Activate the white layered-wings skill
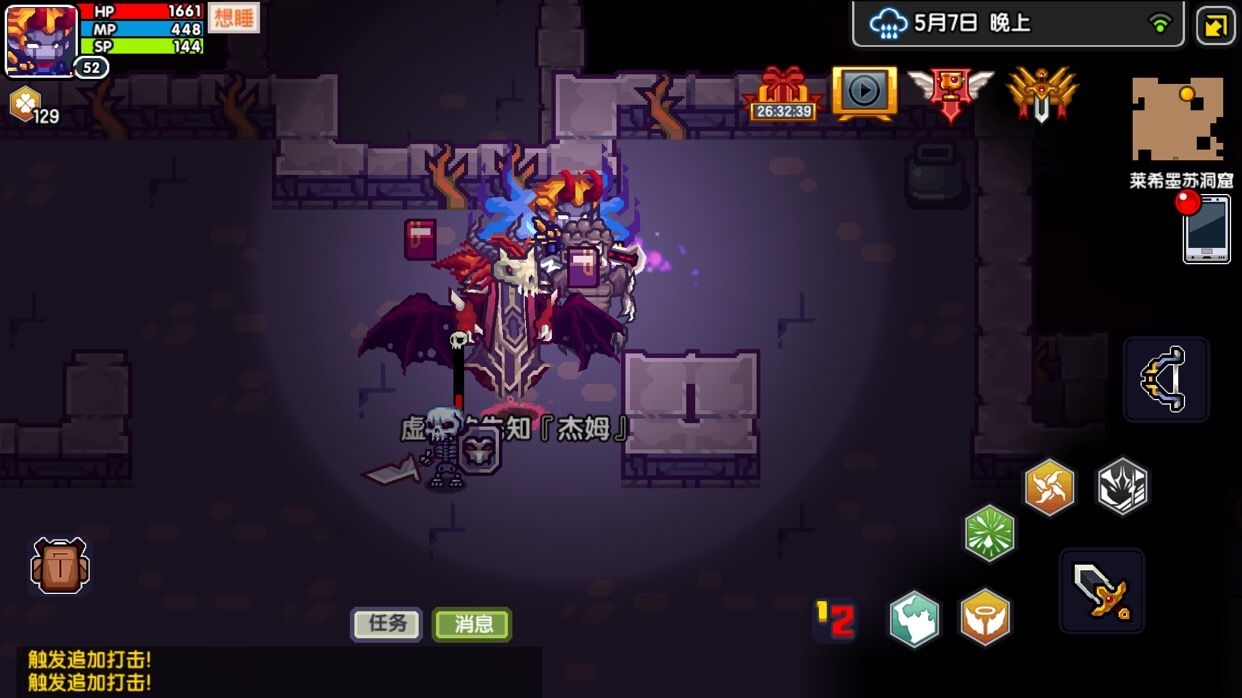 (x=1122, y=487)
